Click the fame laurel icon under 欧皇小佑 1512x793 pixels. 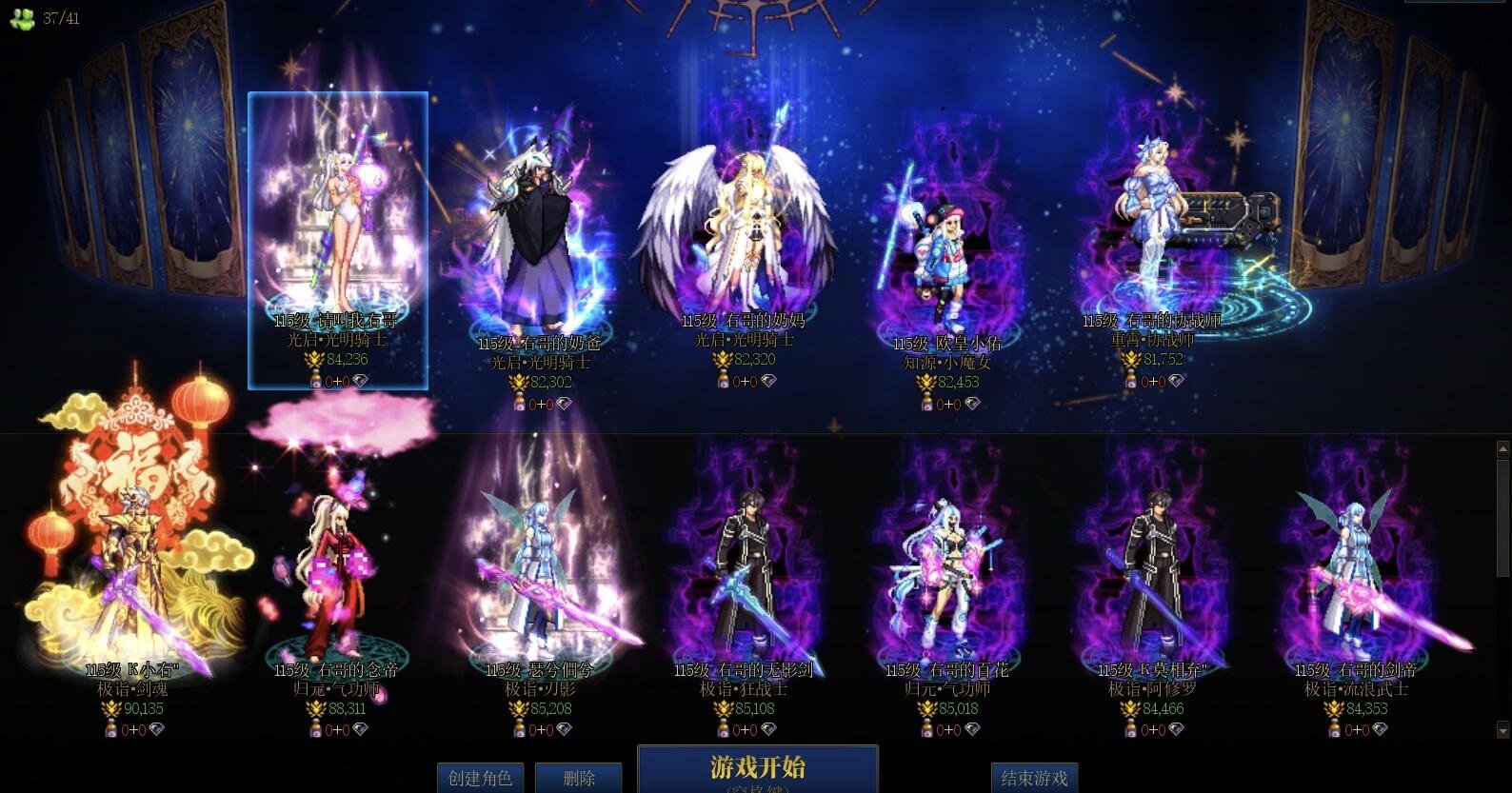[926, 381]
